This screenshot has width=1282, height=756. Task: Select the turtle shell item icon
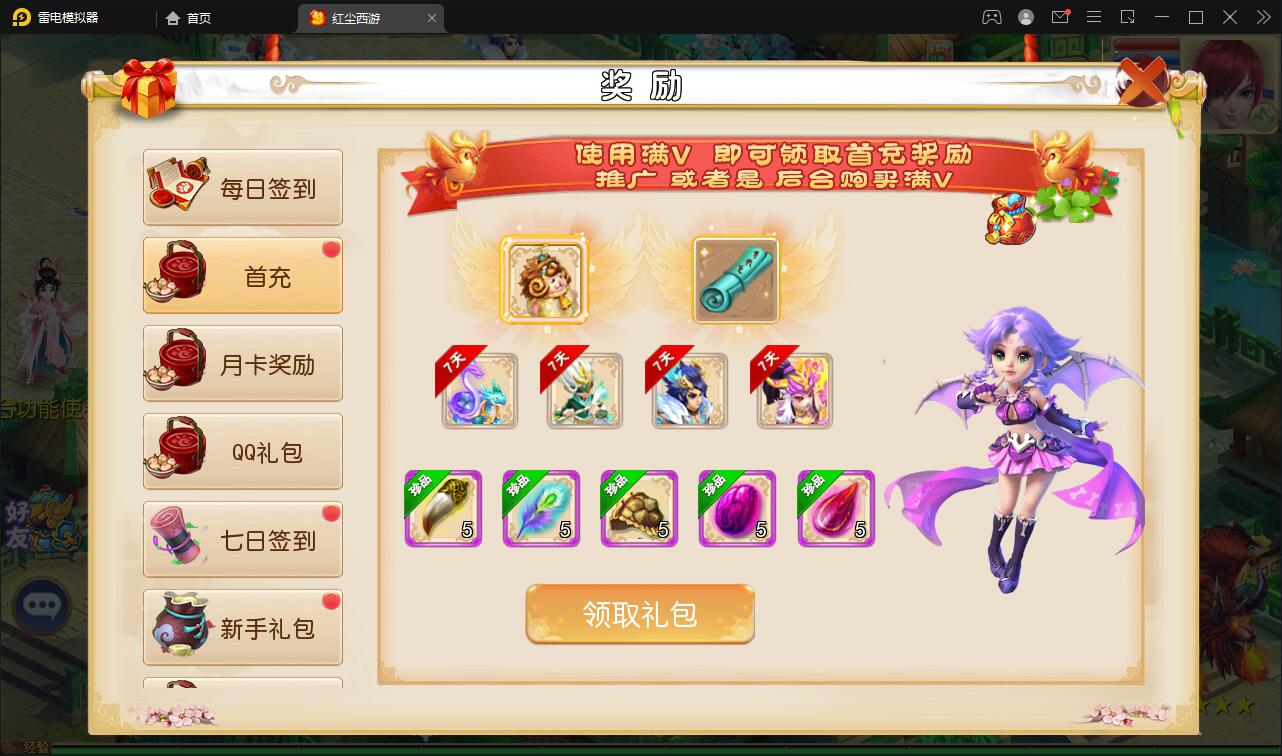click(639, 509)
